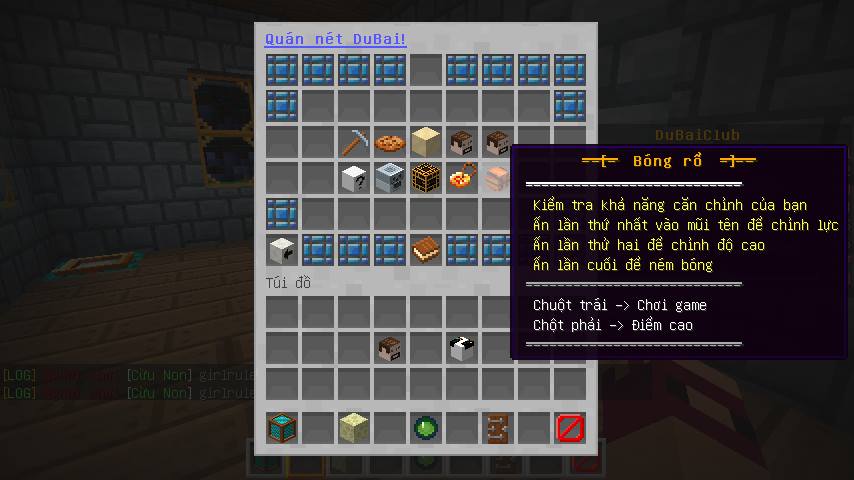Select the brown wooden door hotbar item

tap(498, 428)
